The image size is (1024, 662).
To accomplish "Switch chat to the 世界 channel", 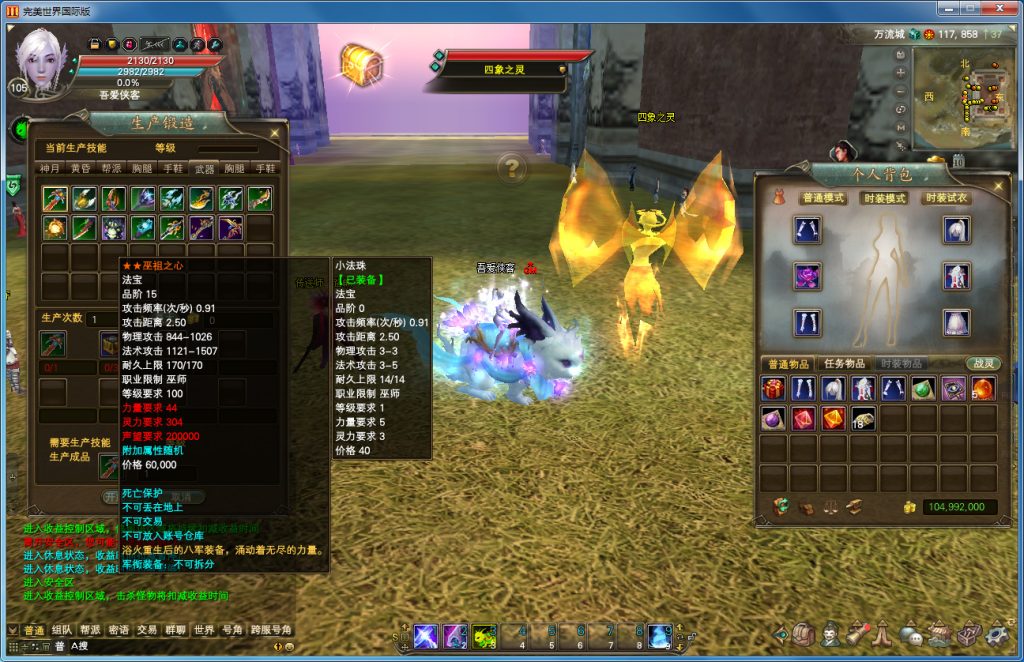I will coord(204,630).
